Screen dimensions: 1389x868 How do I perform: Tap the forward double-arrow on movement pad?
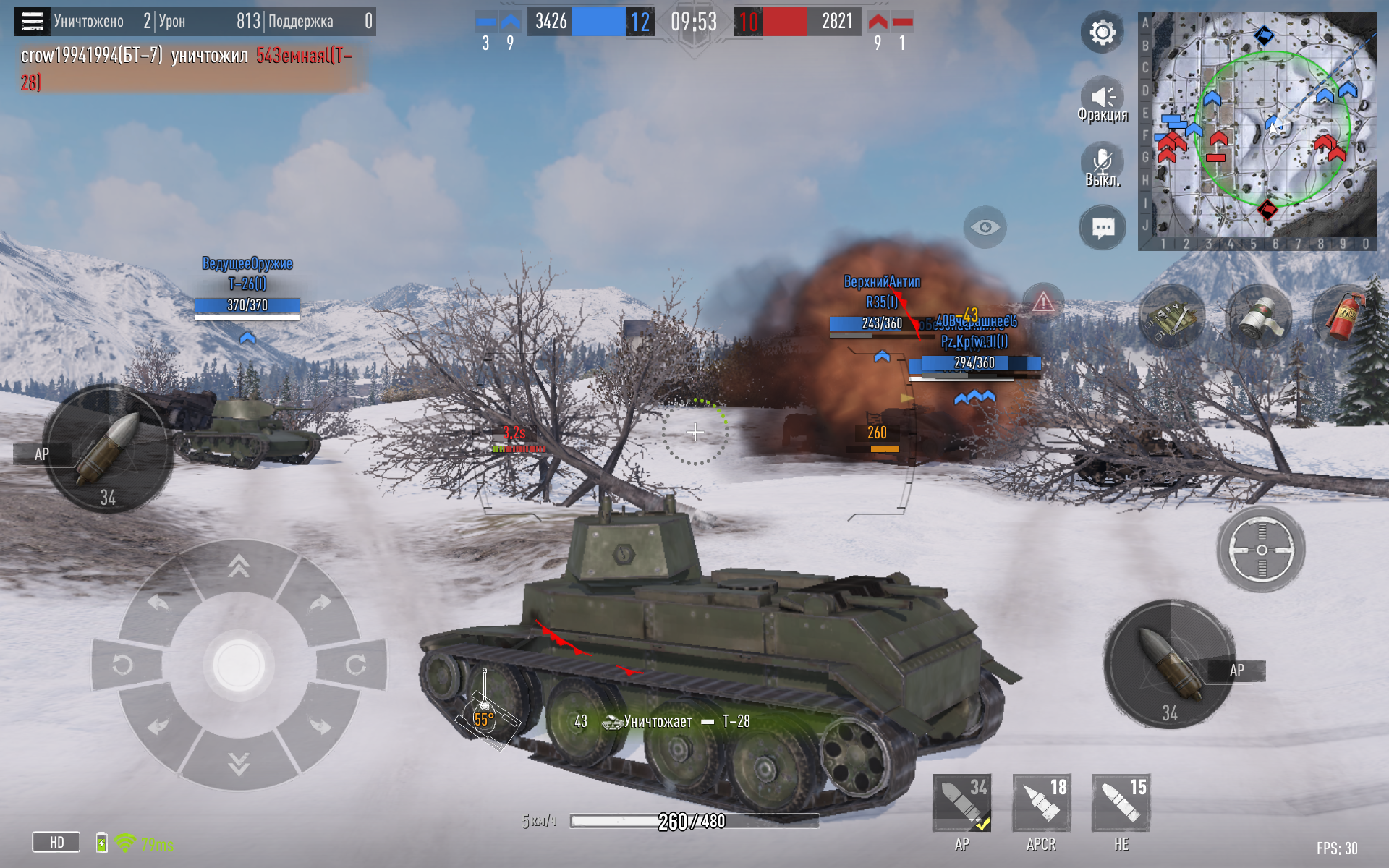[x=239, y=566]
